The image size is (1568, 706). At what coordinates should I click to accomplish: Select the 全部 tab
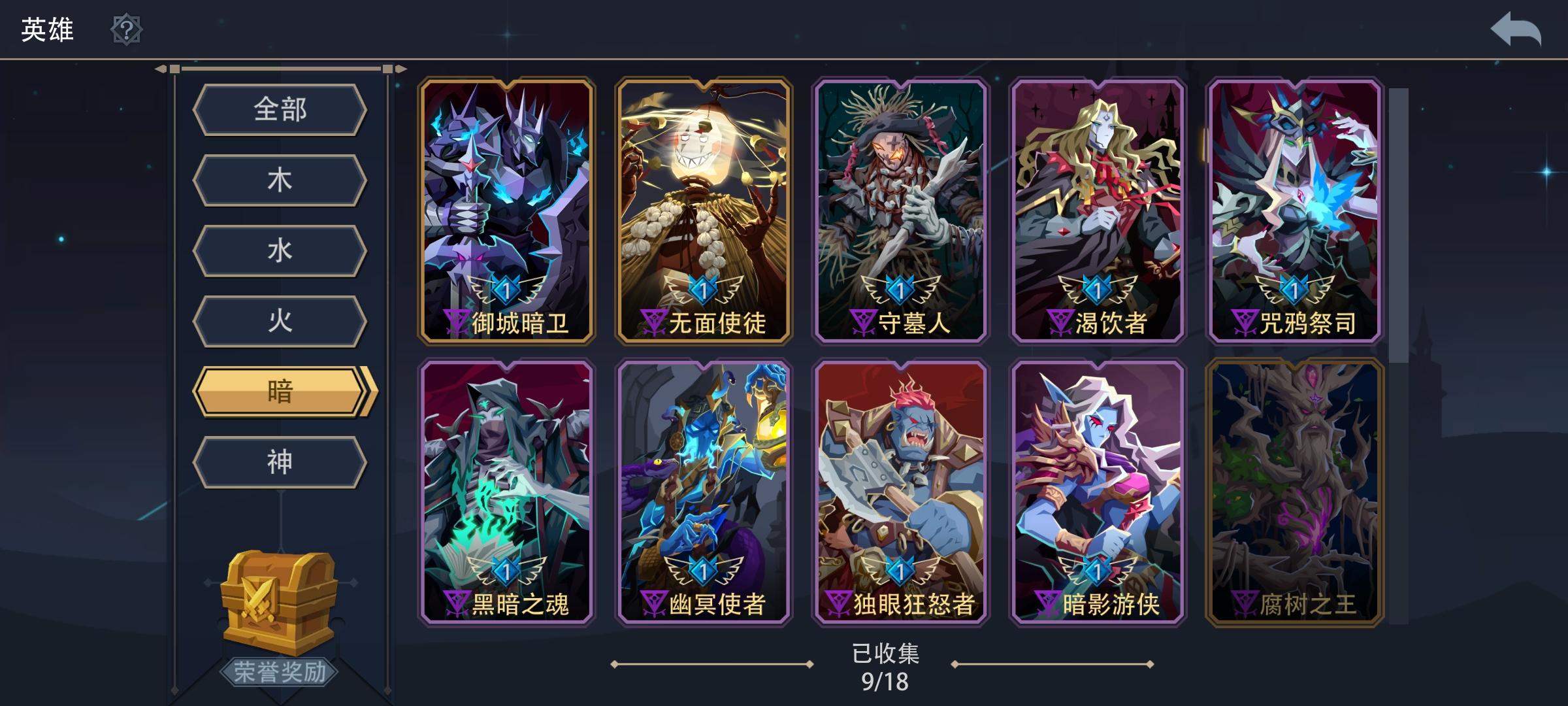coord(281,110)
